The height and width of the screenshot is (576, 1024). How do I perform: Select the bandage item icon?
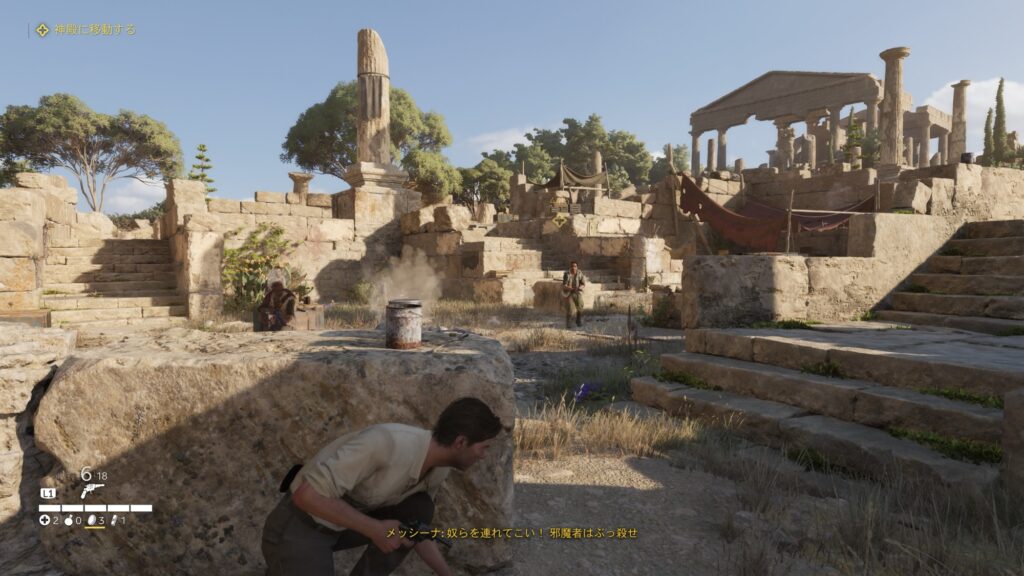(x=115, y=520)
